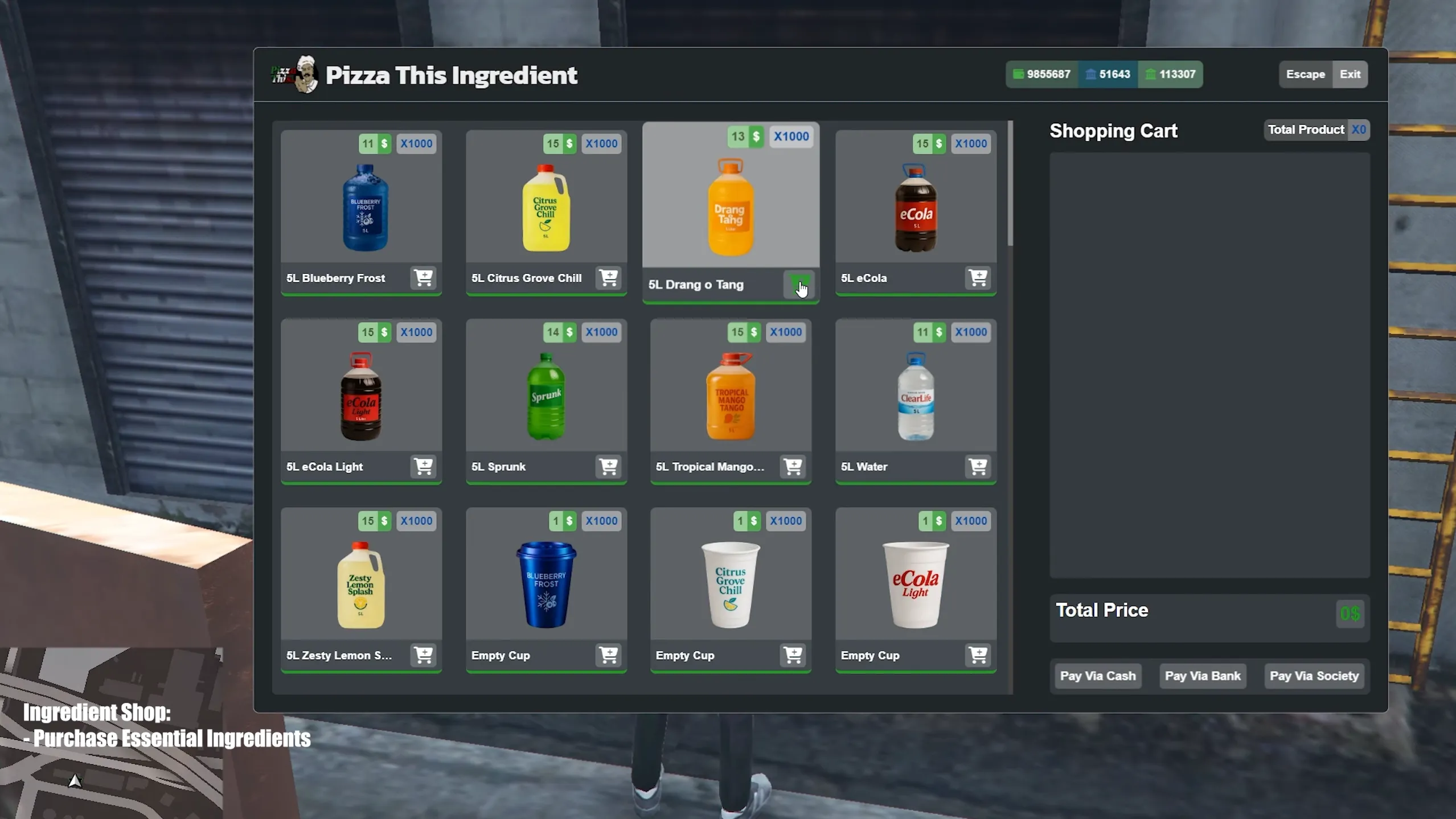Add Blueberry Frost empty cup to cart
Viewport: 1456px width, 819px height.
click(x=608, y=655)
